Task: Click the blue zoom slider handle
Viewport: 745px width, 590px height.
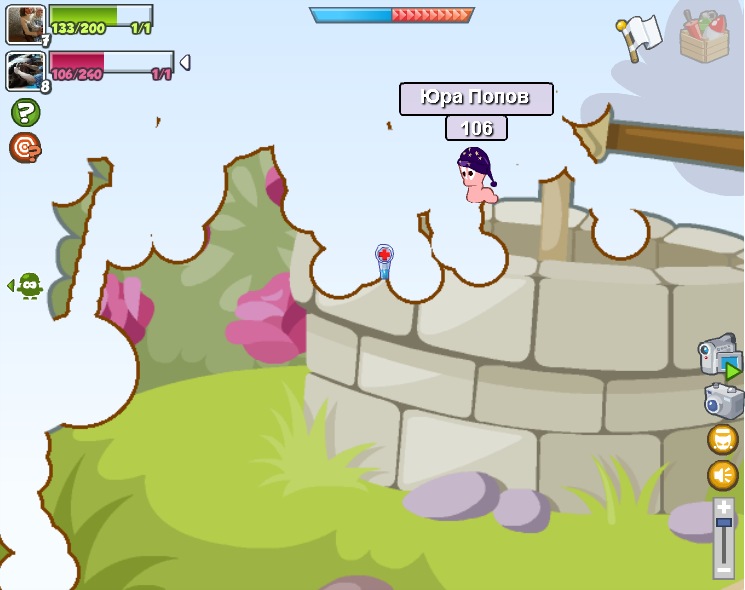Action: (x=723, y=524)
